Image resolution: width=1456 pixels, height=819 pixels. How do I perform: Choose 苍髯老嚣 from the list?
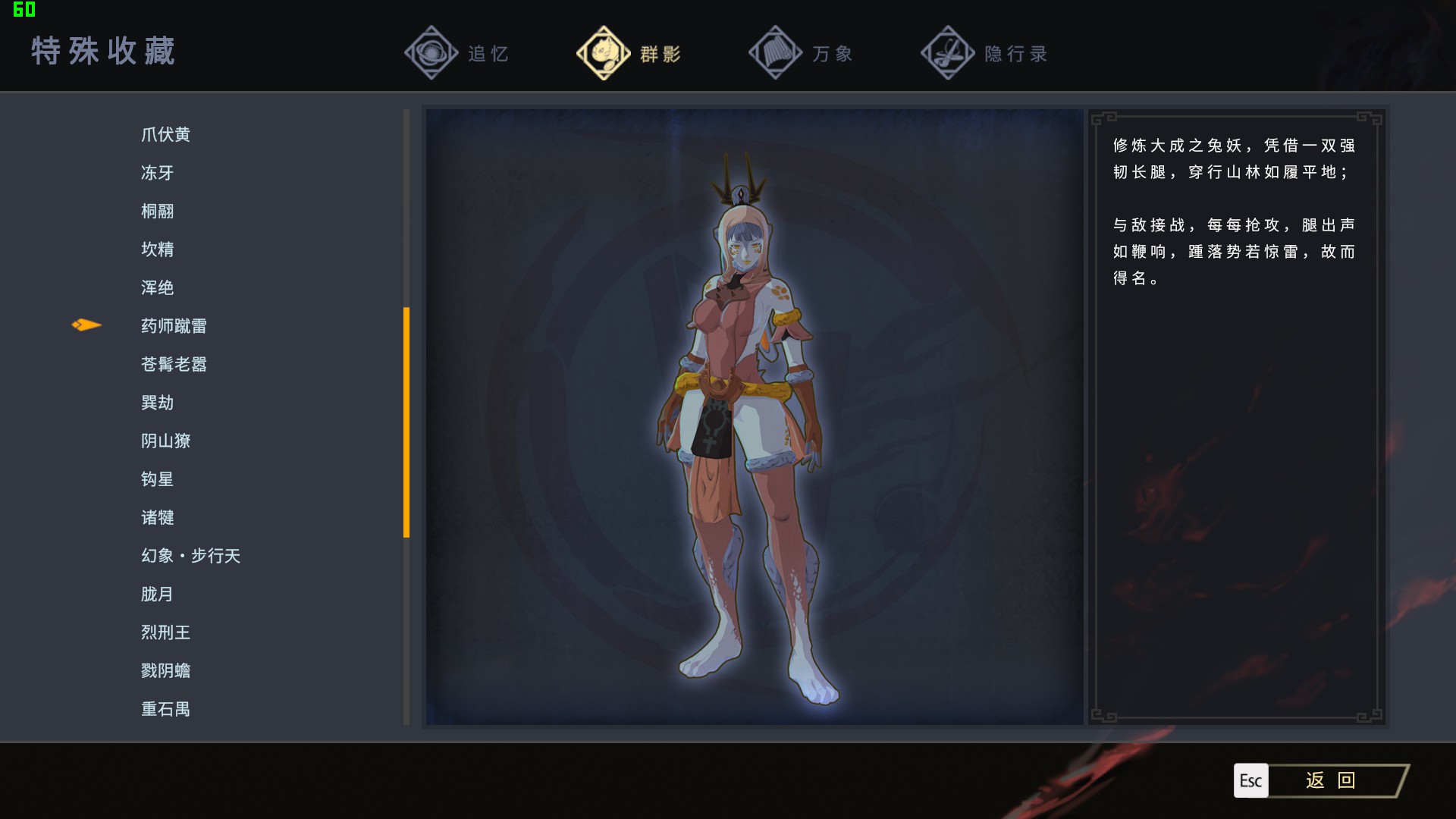coord(174,364)
